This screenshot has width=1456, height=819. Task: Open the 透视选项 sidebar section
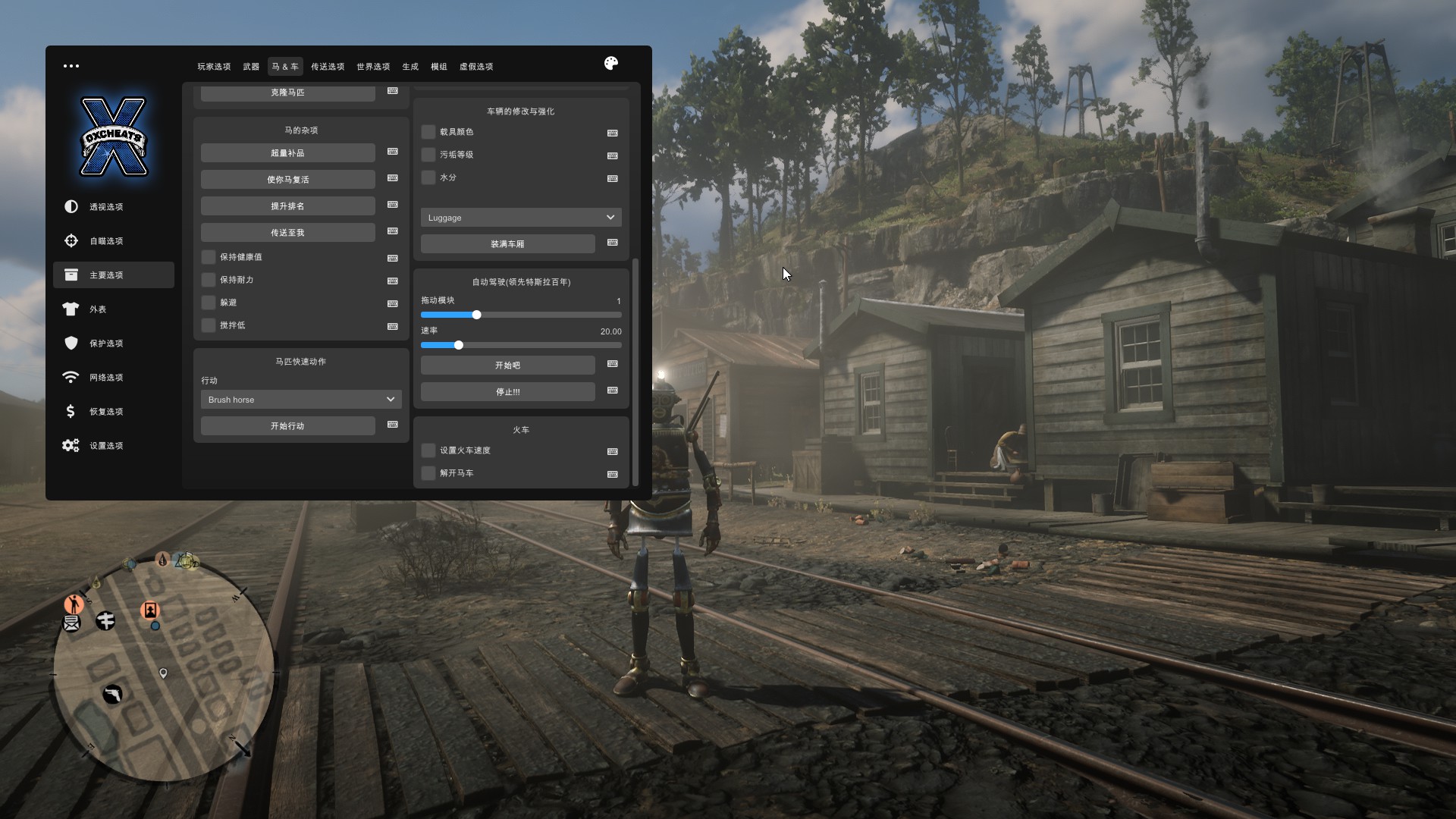[106, 207]
